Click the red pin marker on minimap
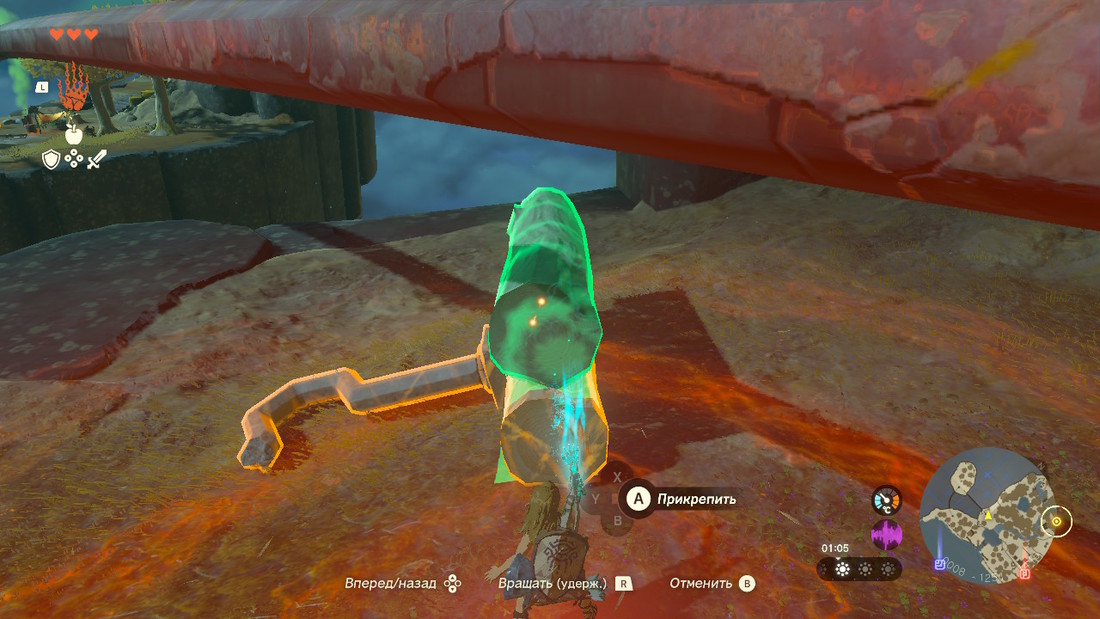The width and height of the screenshot is (1100, 619). (1025, 574)
